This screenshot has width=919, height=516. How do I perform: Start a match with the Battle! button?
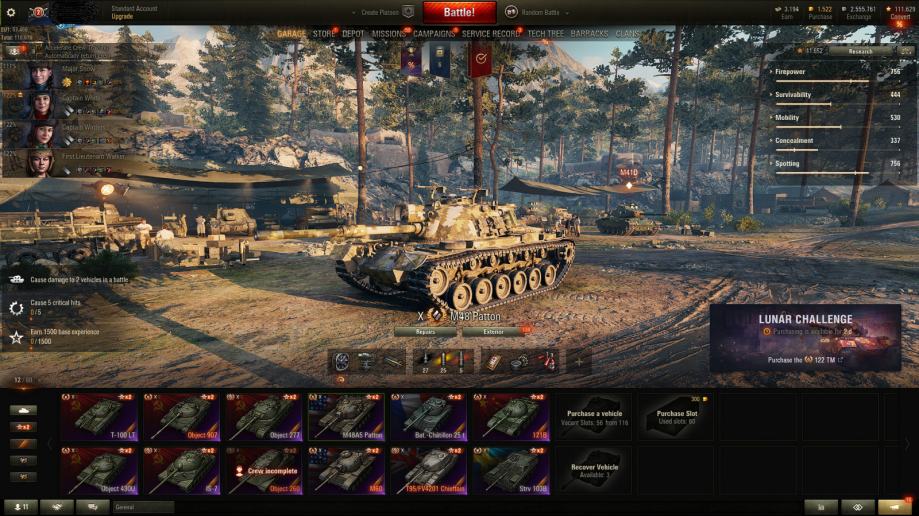tap(459, 12)
